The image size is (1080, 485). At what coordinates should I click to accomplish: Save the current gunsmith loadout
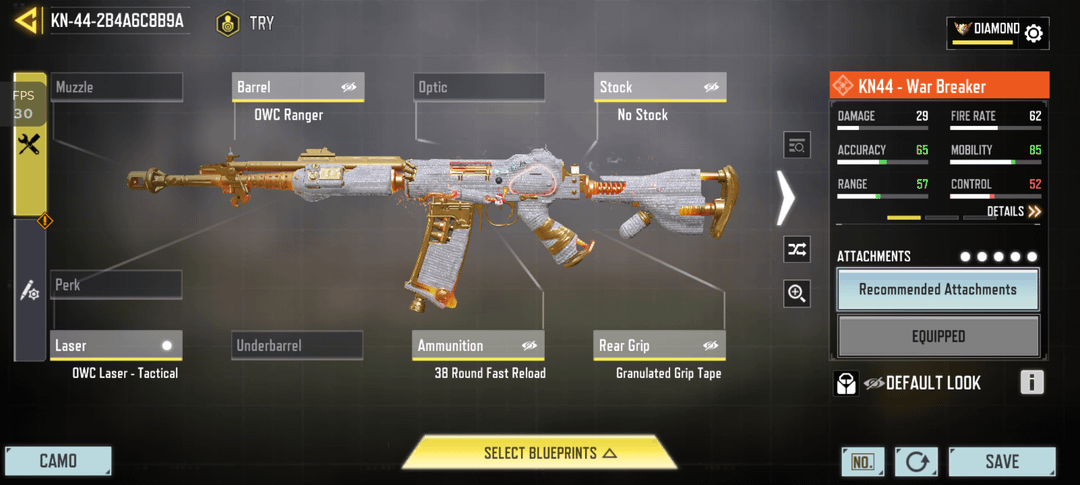[1001, 461]
